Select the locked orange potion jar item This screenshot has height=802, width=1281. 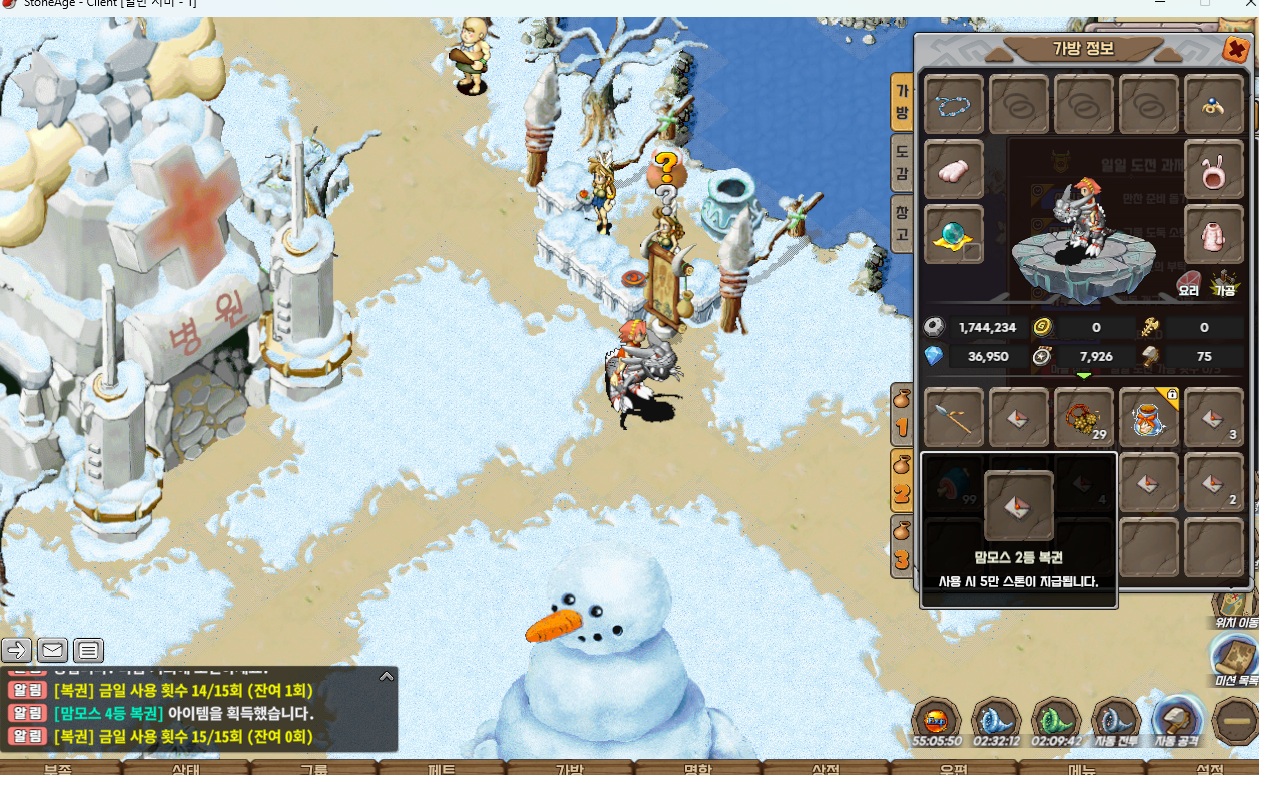point(1149,417)
